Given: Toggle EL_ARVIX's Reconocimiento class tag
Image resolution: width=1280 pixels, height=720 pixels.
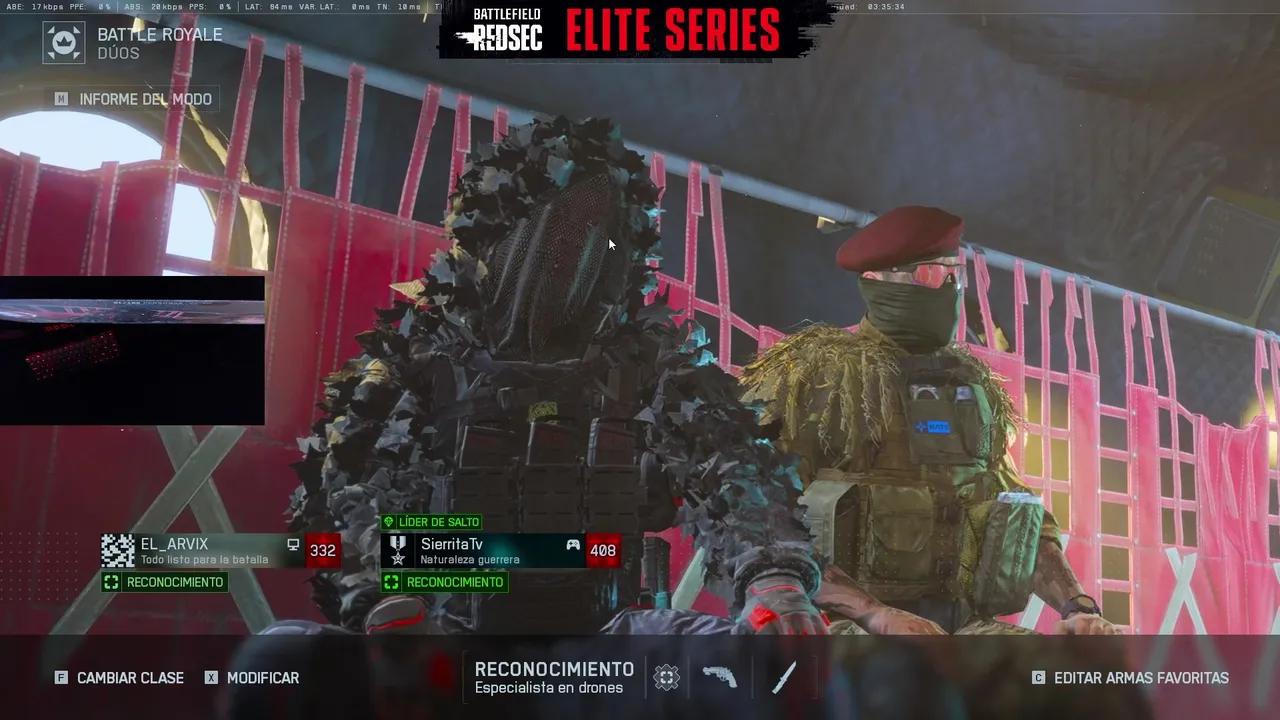Looking at the screenshot, I should pyautogui.click(x=165, y=582).
